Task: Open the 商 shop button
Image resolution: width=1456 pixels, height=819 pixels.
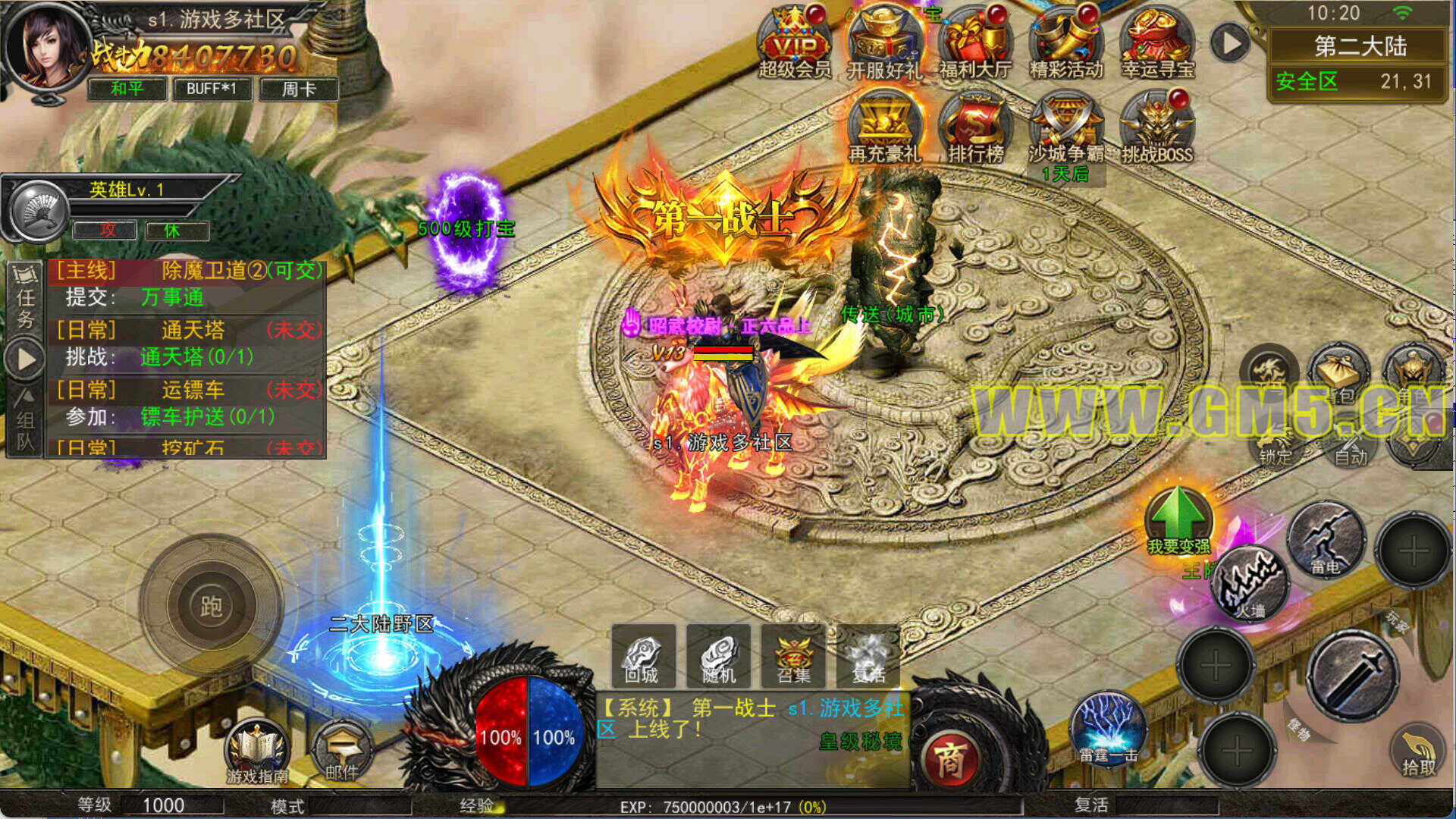Action: pyautogui.click(x=949, y=759)
